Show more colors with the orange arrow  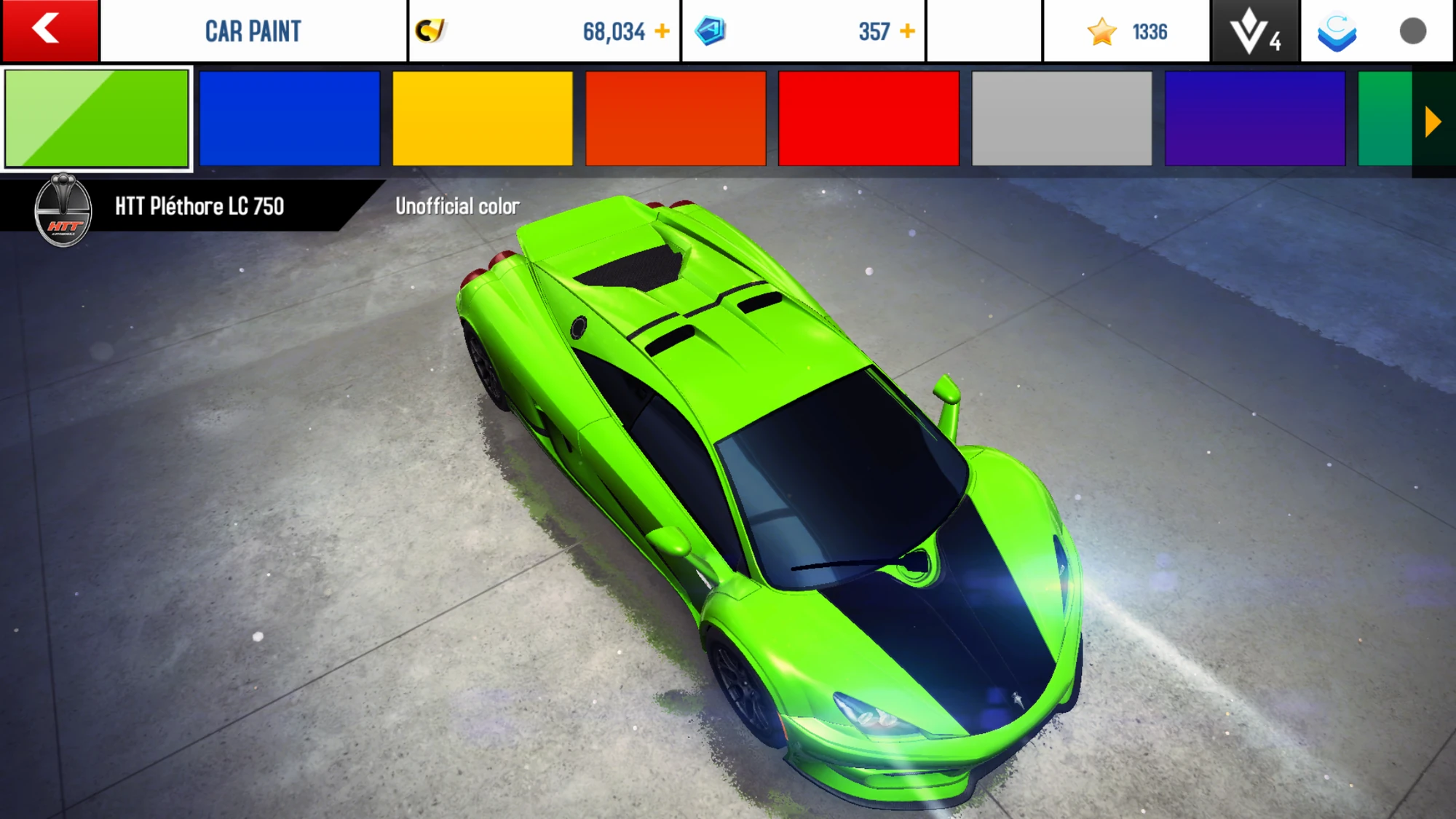pos(1433,122)
